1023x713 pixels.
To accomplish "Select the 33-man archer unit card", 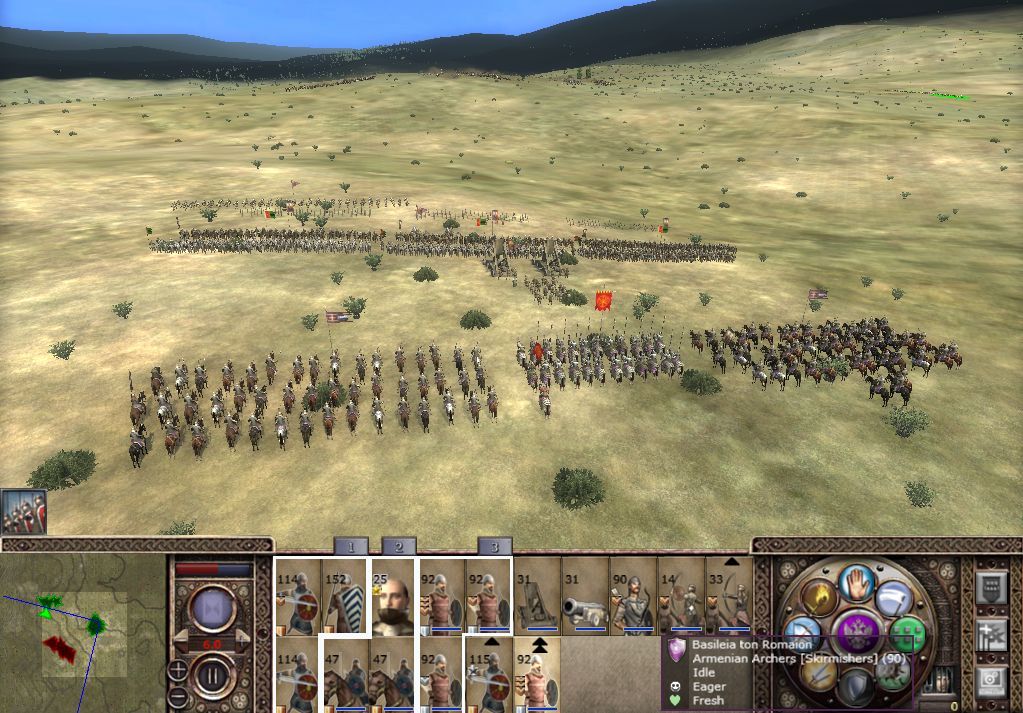I will pos(729,597).
